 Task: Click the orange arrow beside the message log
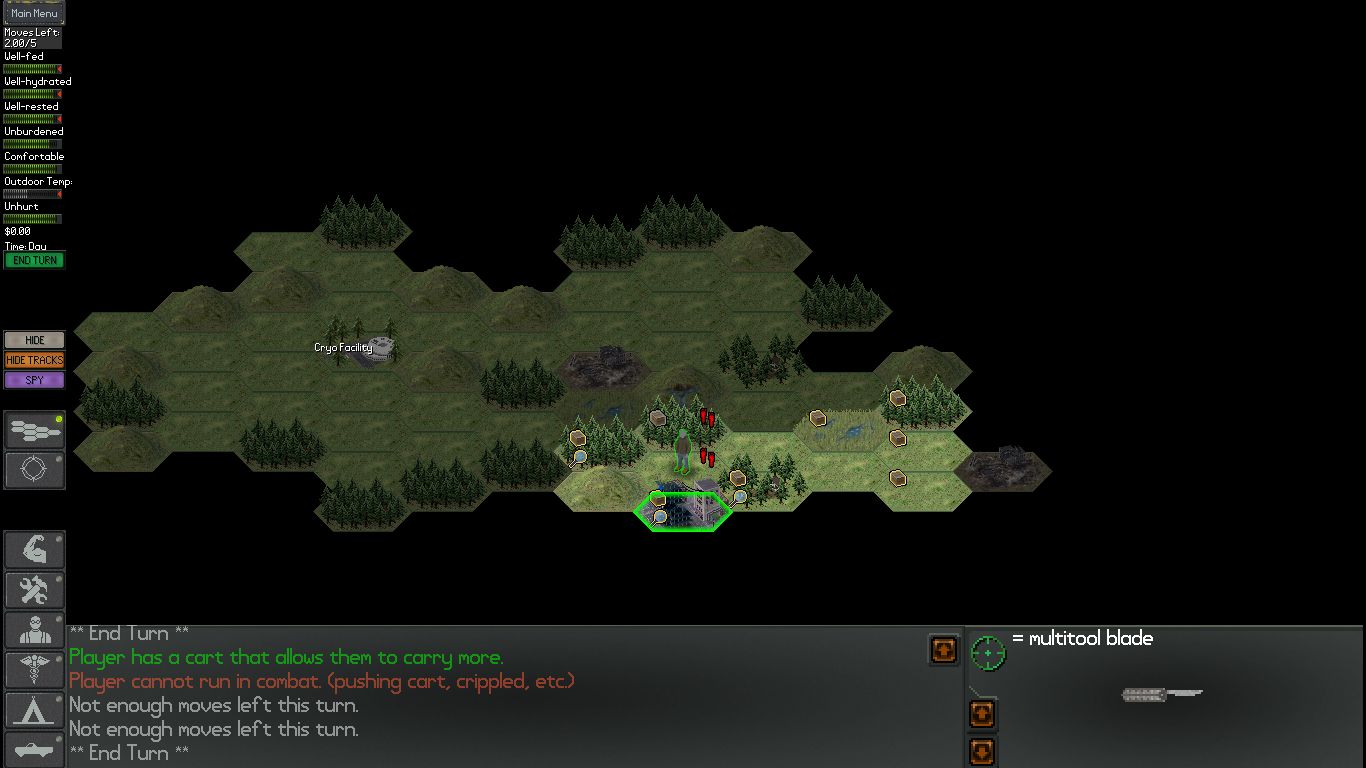coord(943,650)
